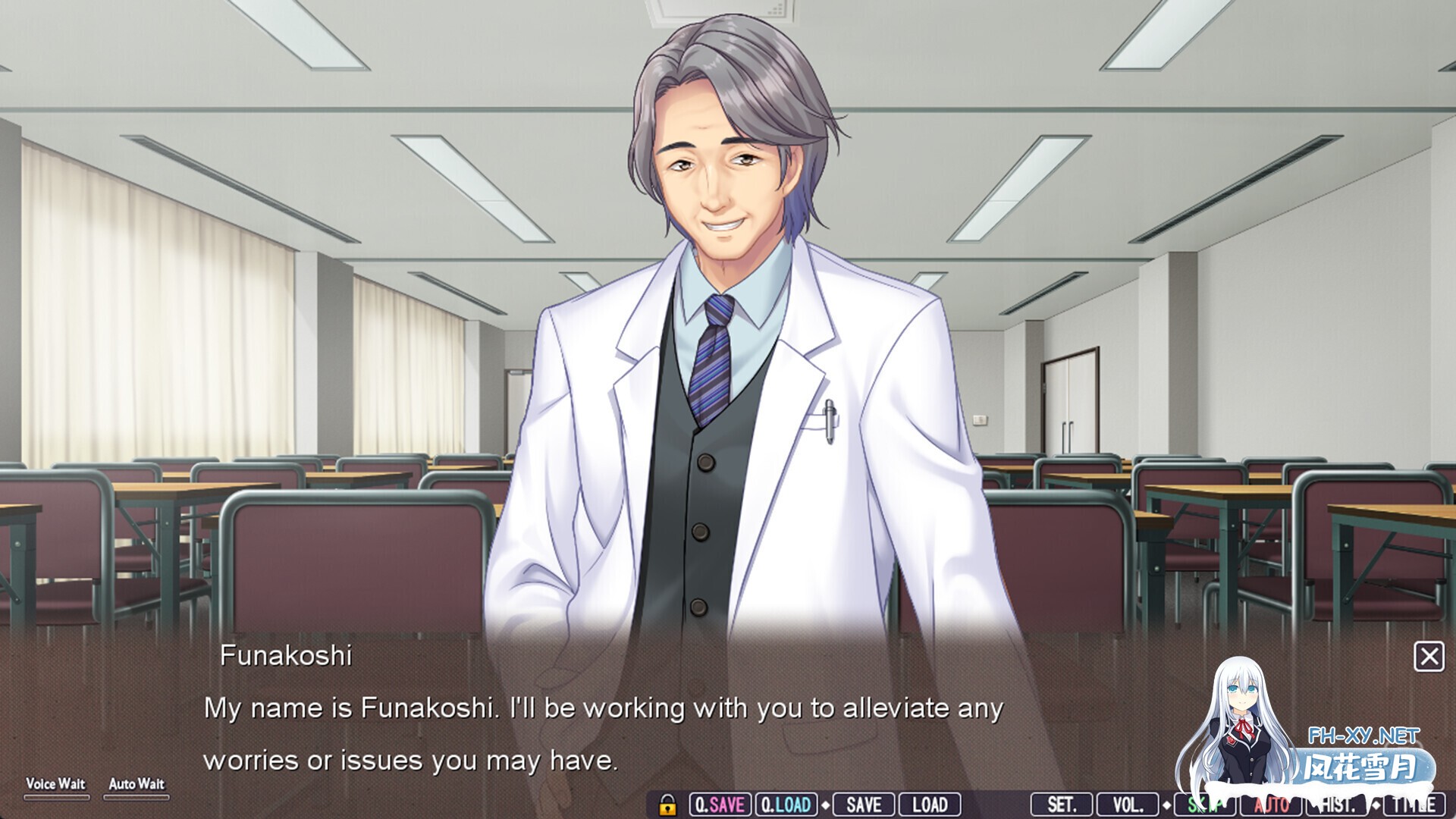Open the LOAD menu
1456x819 pixels.
click(x=929, y=805)
